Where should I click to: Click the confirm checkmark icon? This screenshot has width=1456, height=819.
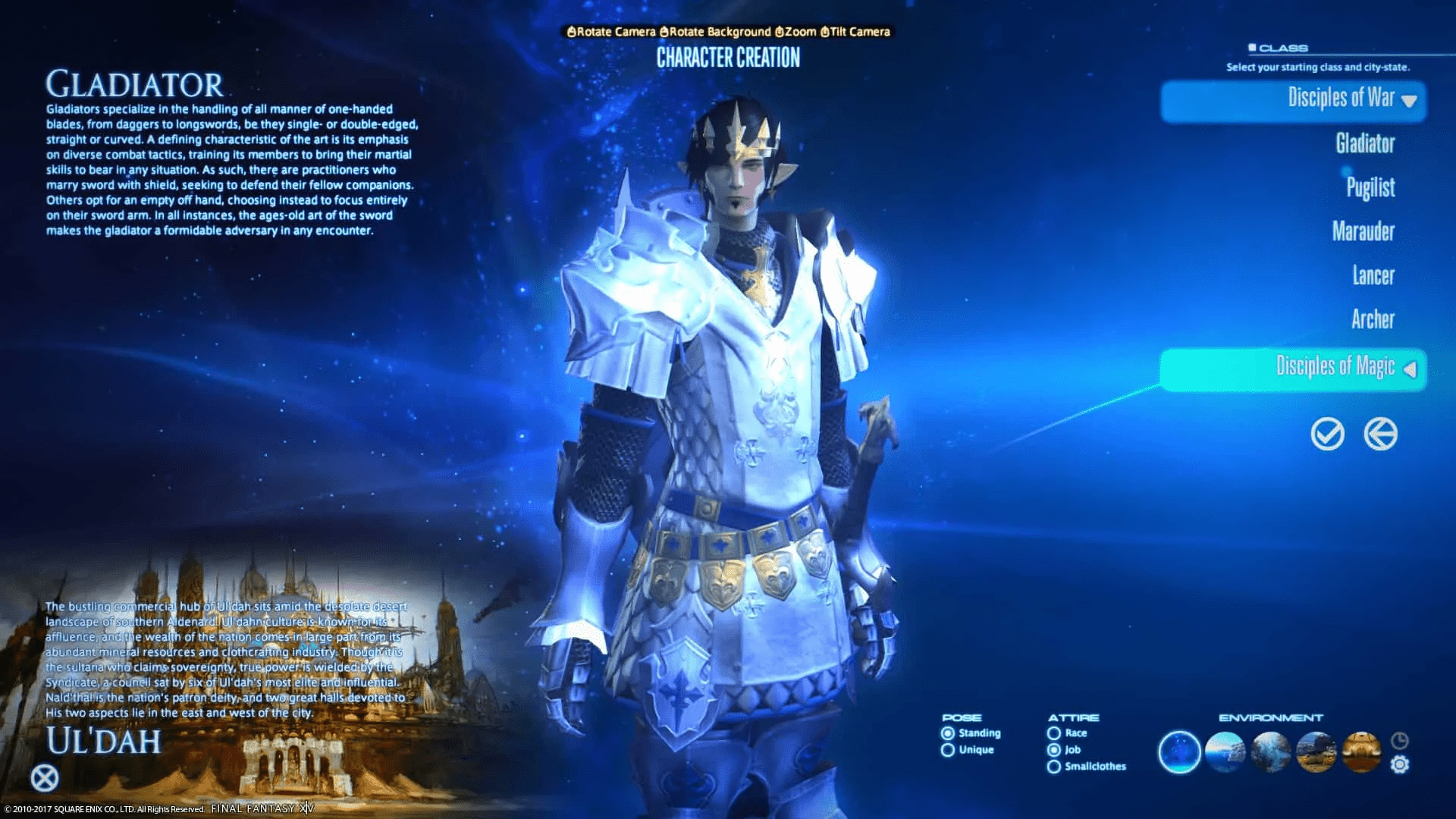tap(1326, 435)
